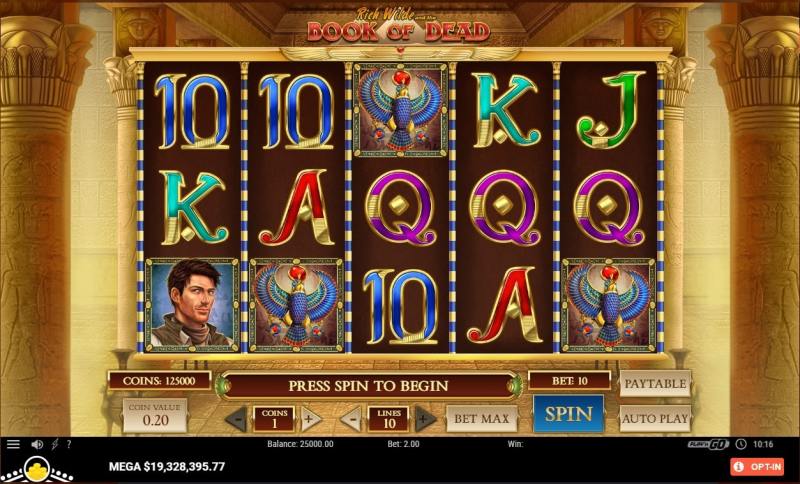This screenshot has height=484, width=800.
Task: Increase the number of lines
Action: pos(425,419)
